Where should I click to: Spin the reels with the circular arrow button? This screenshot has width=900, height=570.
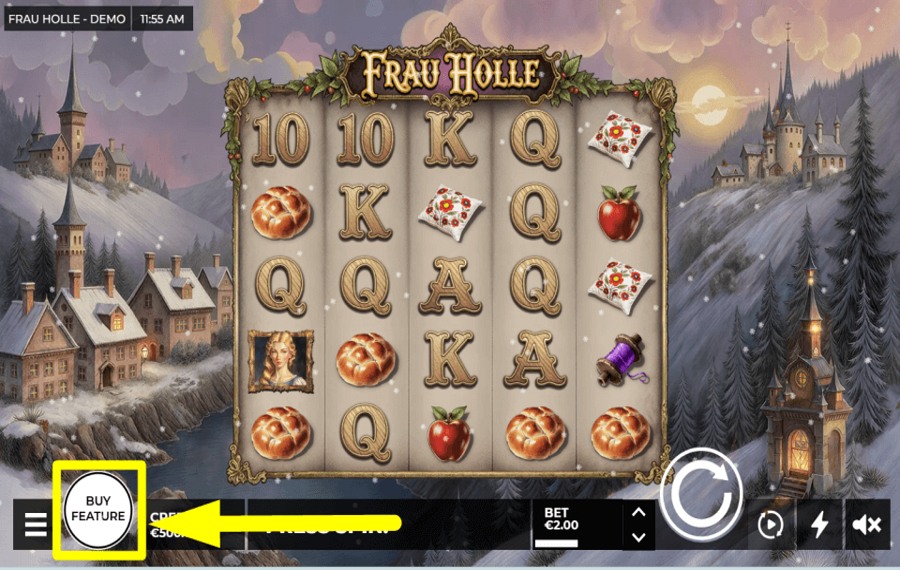pos(701,494)
